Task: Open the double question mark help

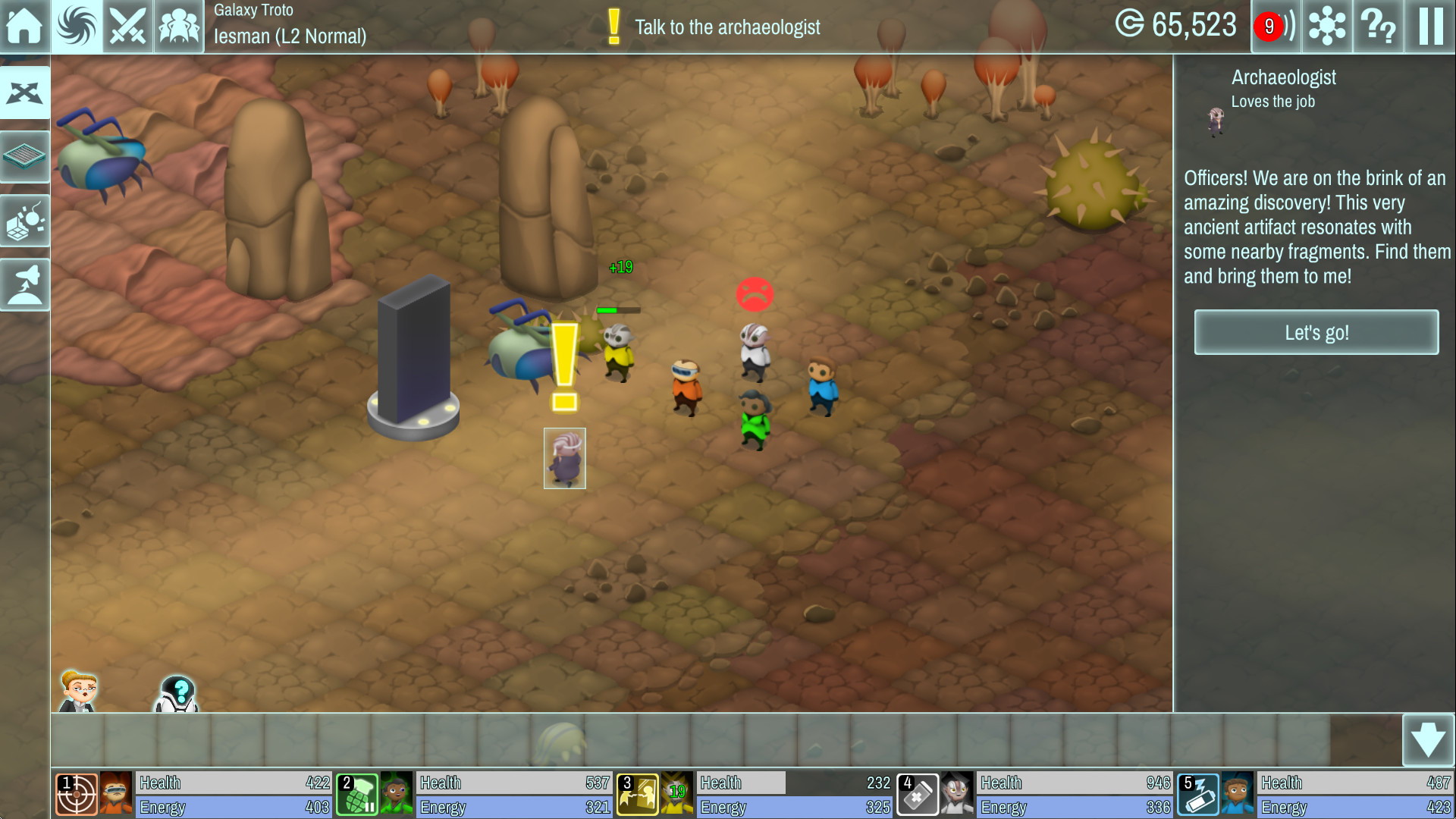Action: [x=1379, y=27]
